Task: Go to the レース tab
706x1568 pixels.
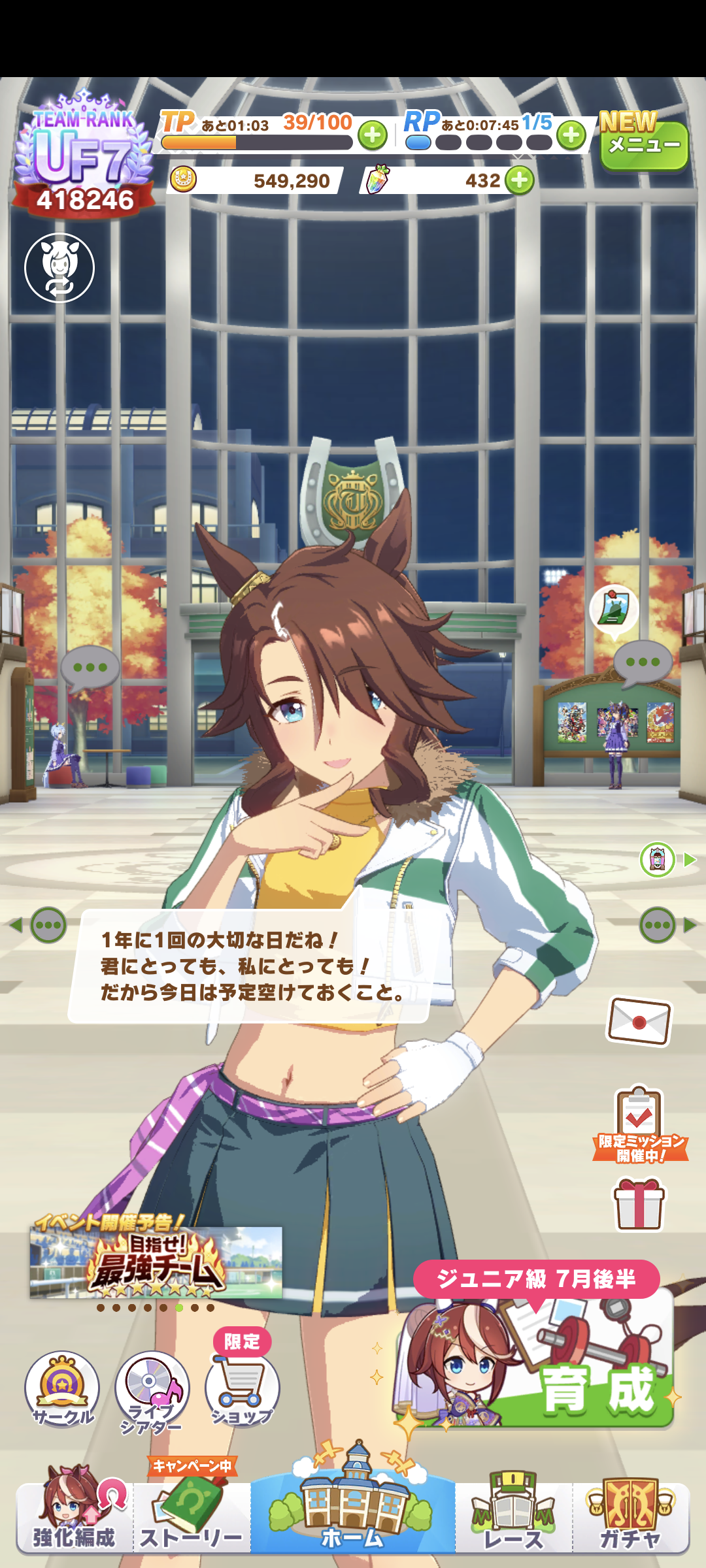Action: [x=514, y=1516]
